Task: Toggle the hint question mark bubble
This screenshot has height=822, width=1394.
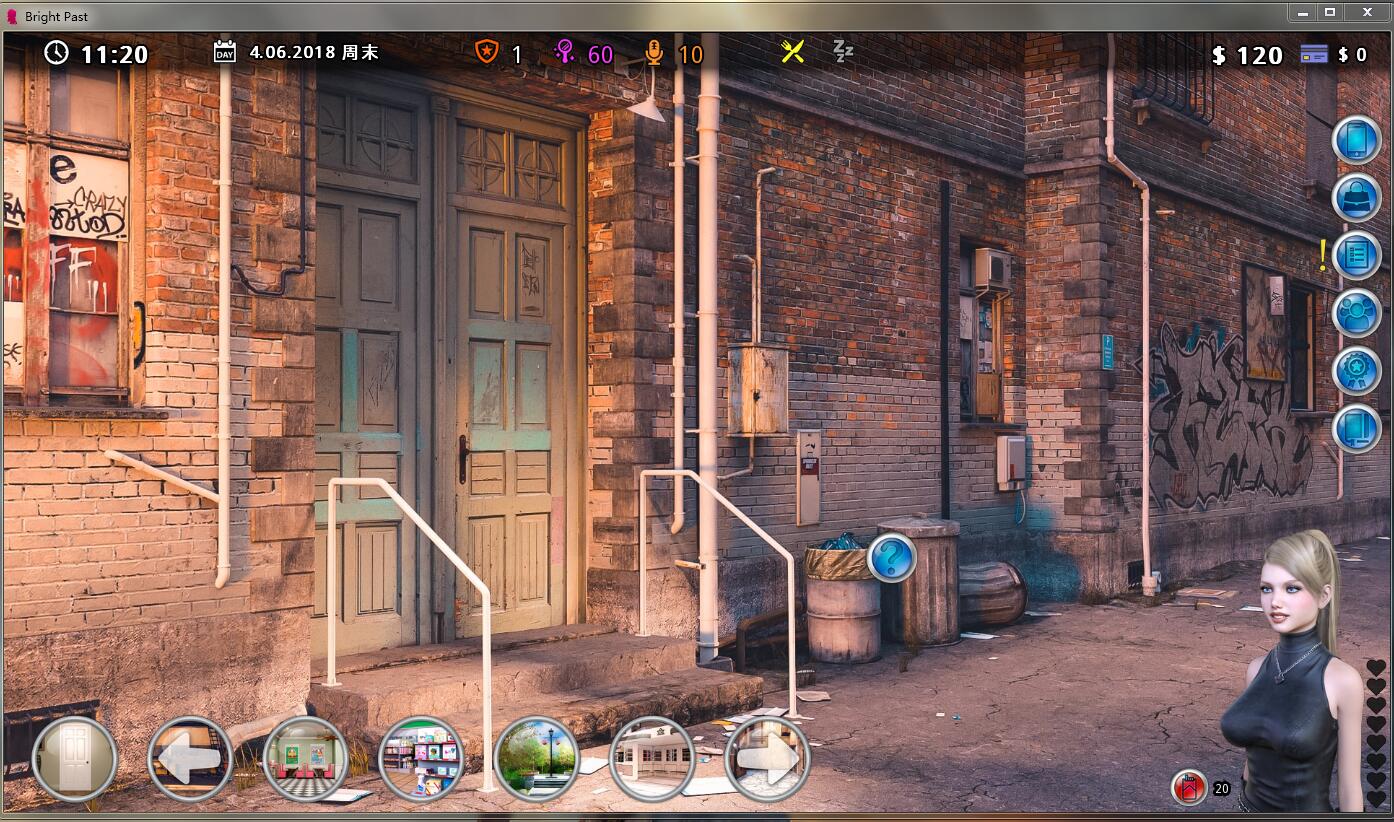Action: coord(893,556)
